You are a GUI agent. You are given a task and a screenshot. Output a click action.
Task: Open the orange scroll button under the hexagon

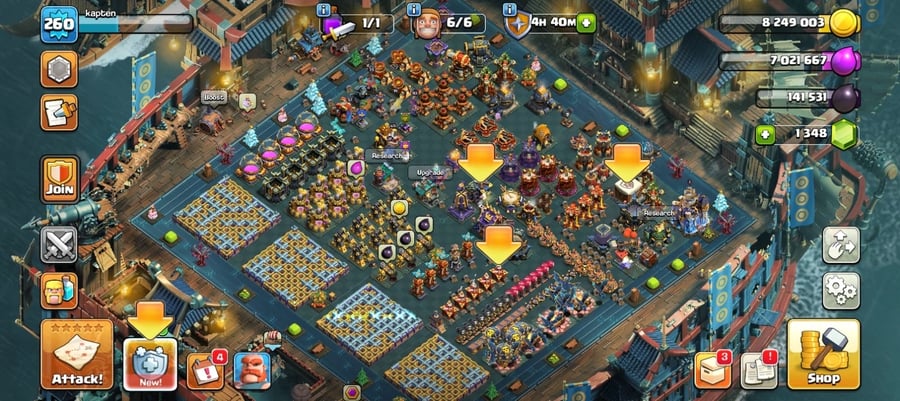click(59, 112)
